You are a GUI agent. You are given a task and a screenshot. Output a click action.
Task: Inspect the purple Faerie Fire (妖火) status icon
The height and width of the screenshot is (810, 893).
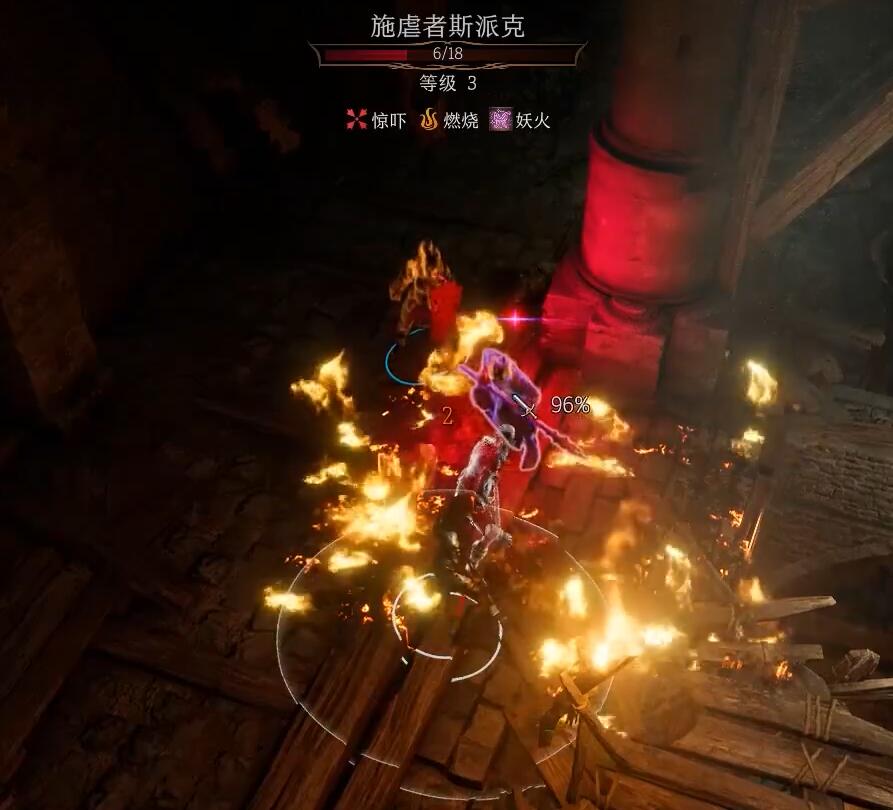500,120
